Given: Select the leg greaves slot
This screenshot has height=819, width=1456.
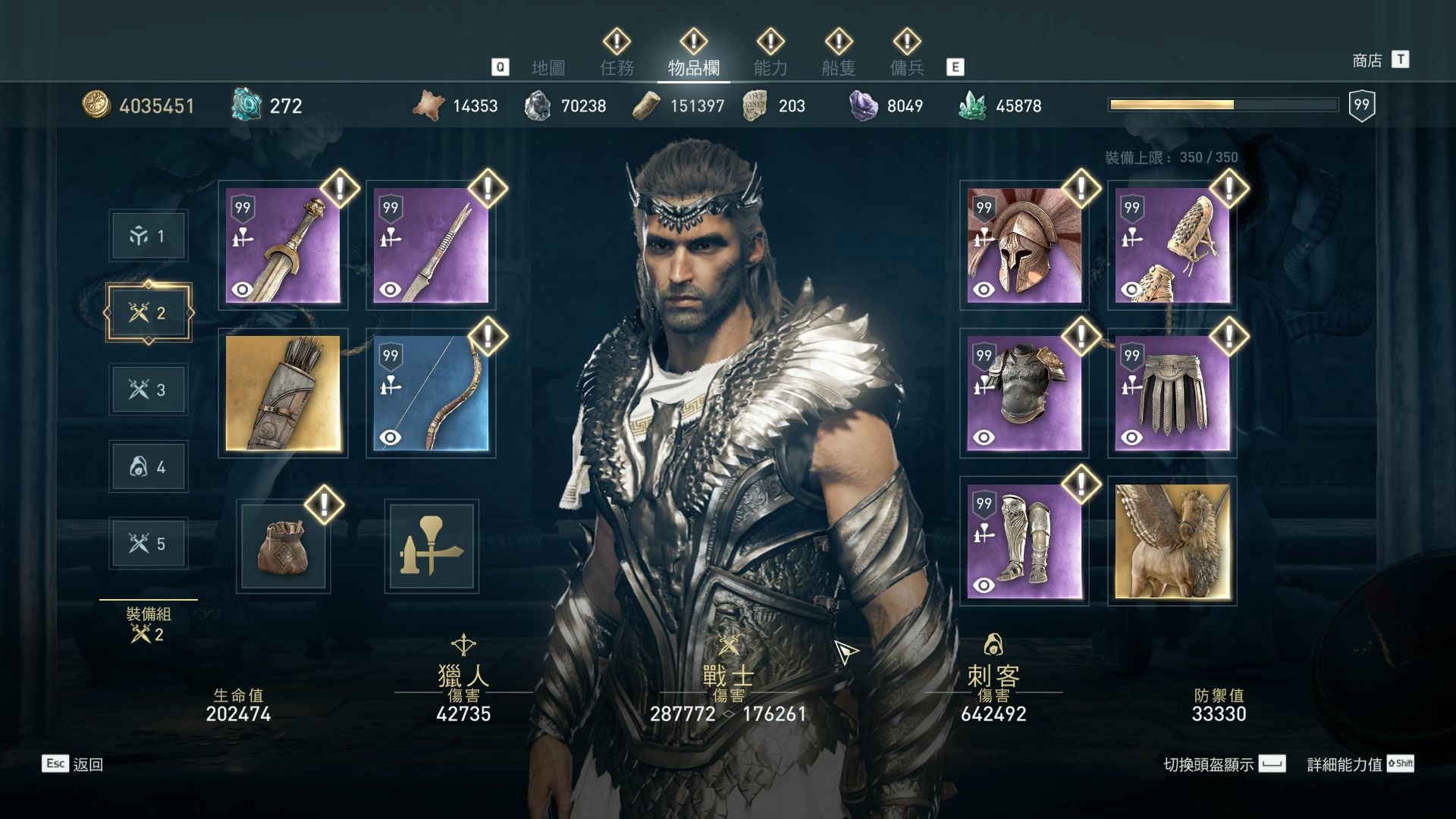Looking at the screenshot, I should [x=1024, y=541].
